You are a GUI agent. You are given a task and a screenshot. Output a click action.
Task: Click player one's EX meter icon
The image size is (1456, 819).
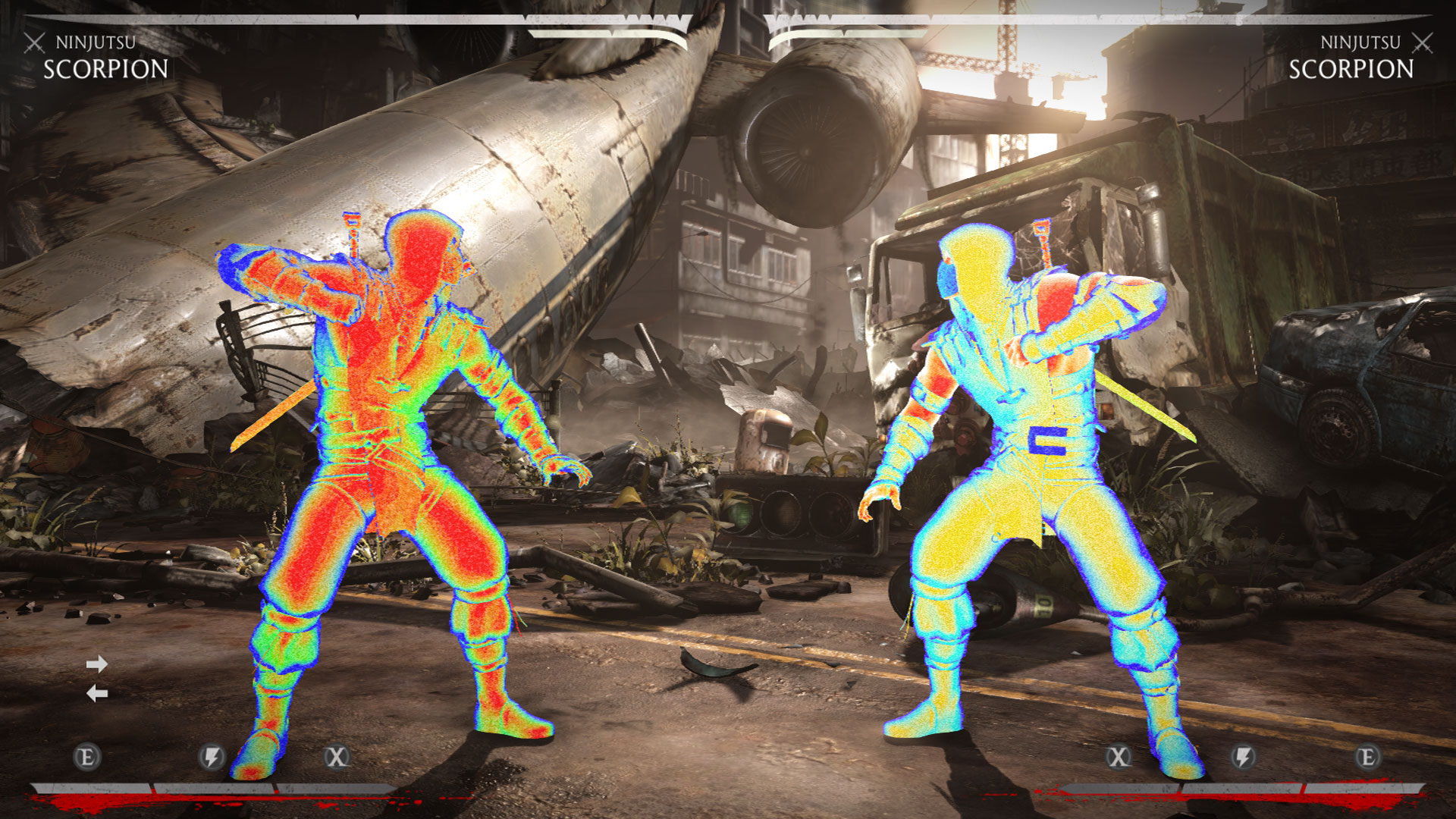pyautogui.click(x=87, y=756)
